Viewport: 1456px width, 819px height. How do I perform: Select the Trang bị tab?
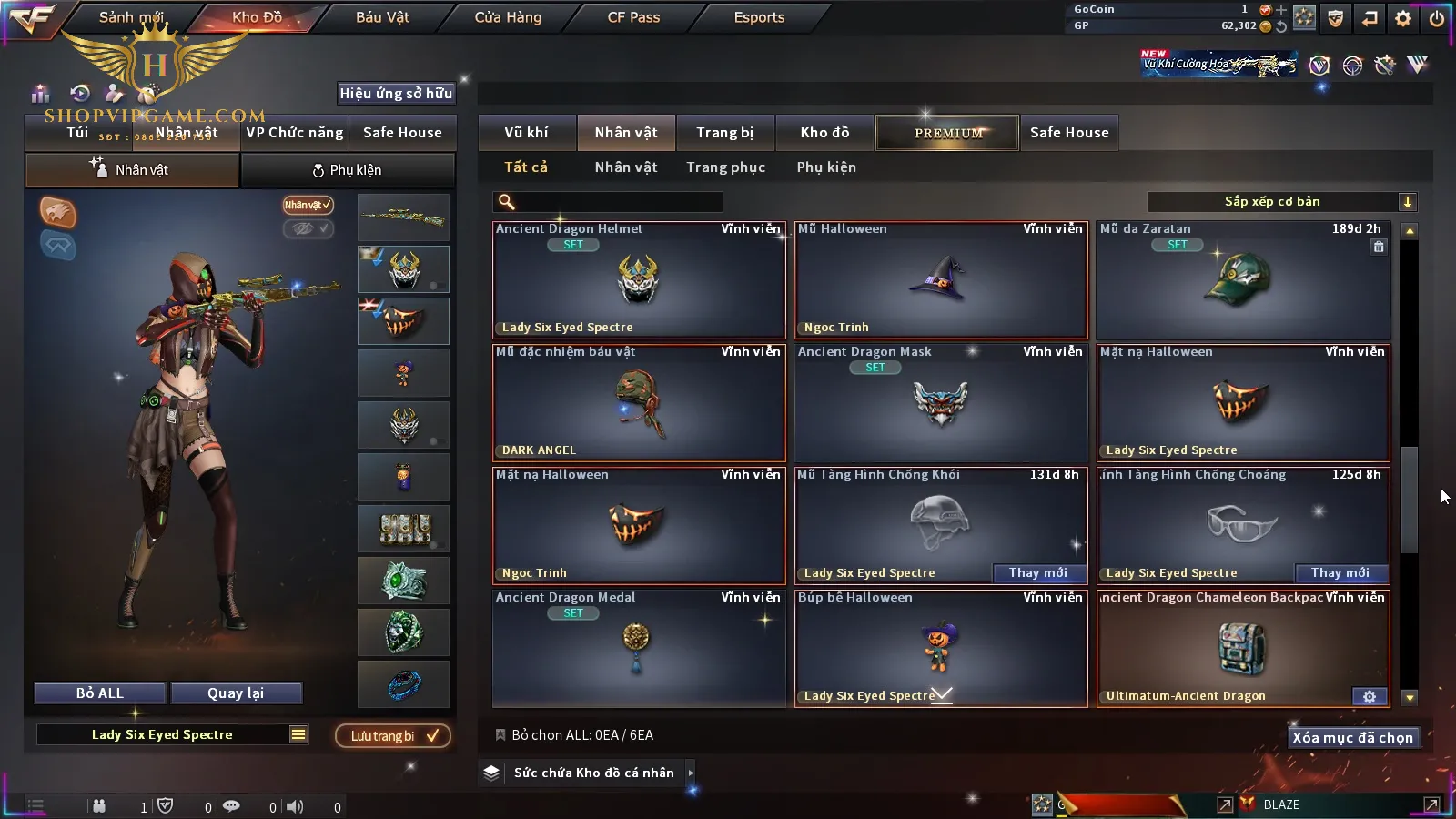point(724,133)
